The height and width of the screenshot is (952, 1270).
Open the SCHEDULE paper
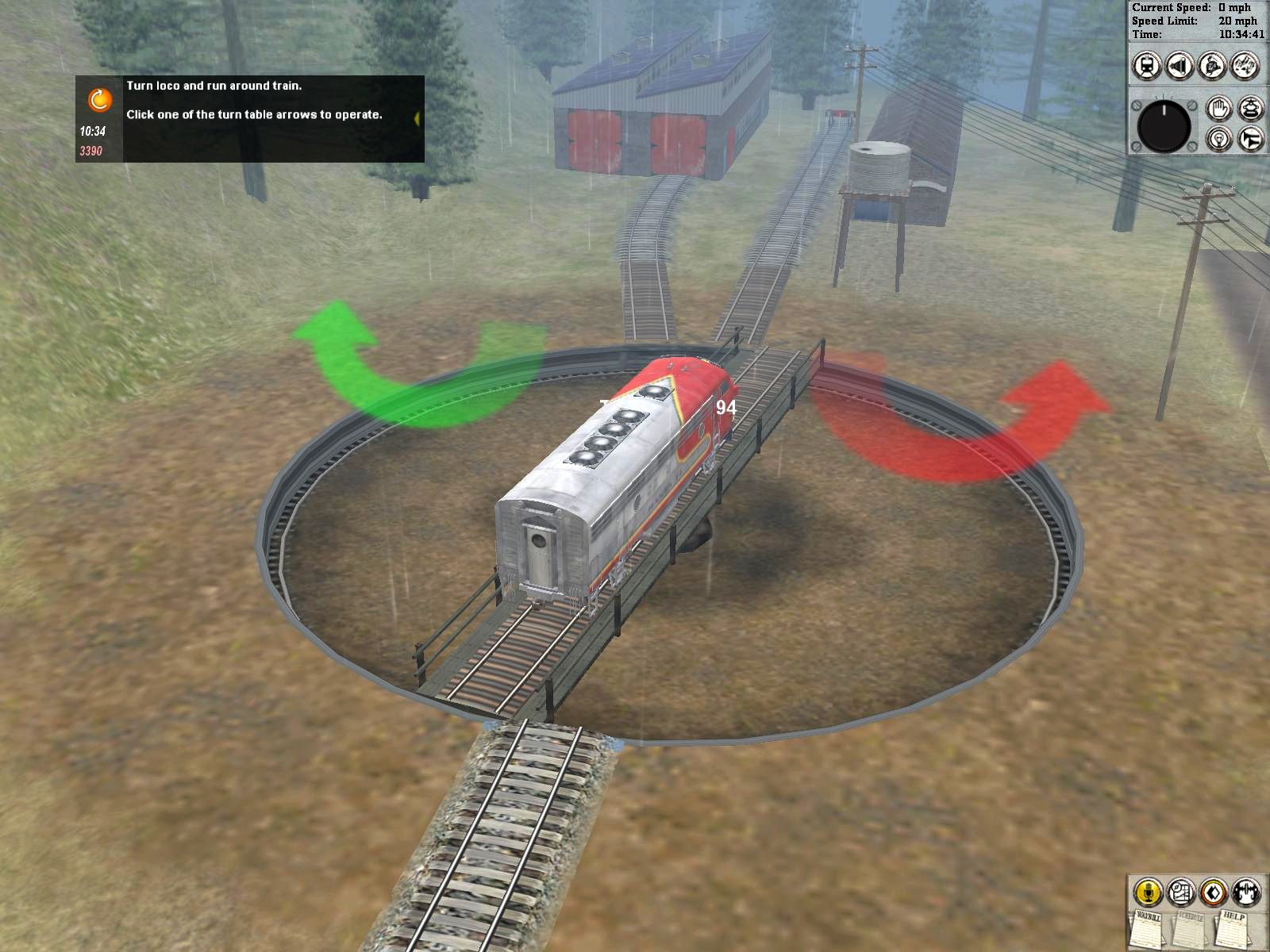coord(1190,928)
